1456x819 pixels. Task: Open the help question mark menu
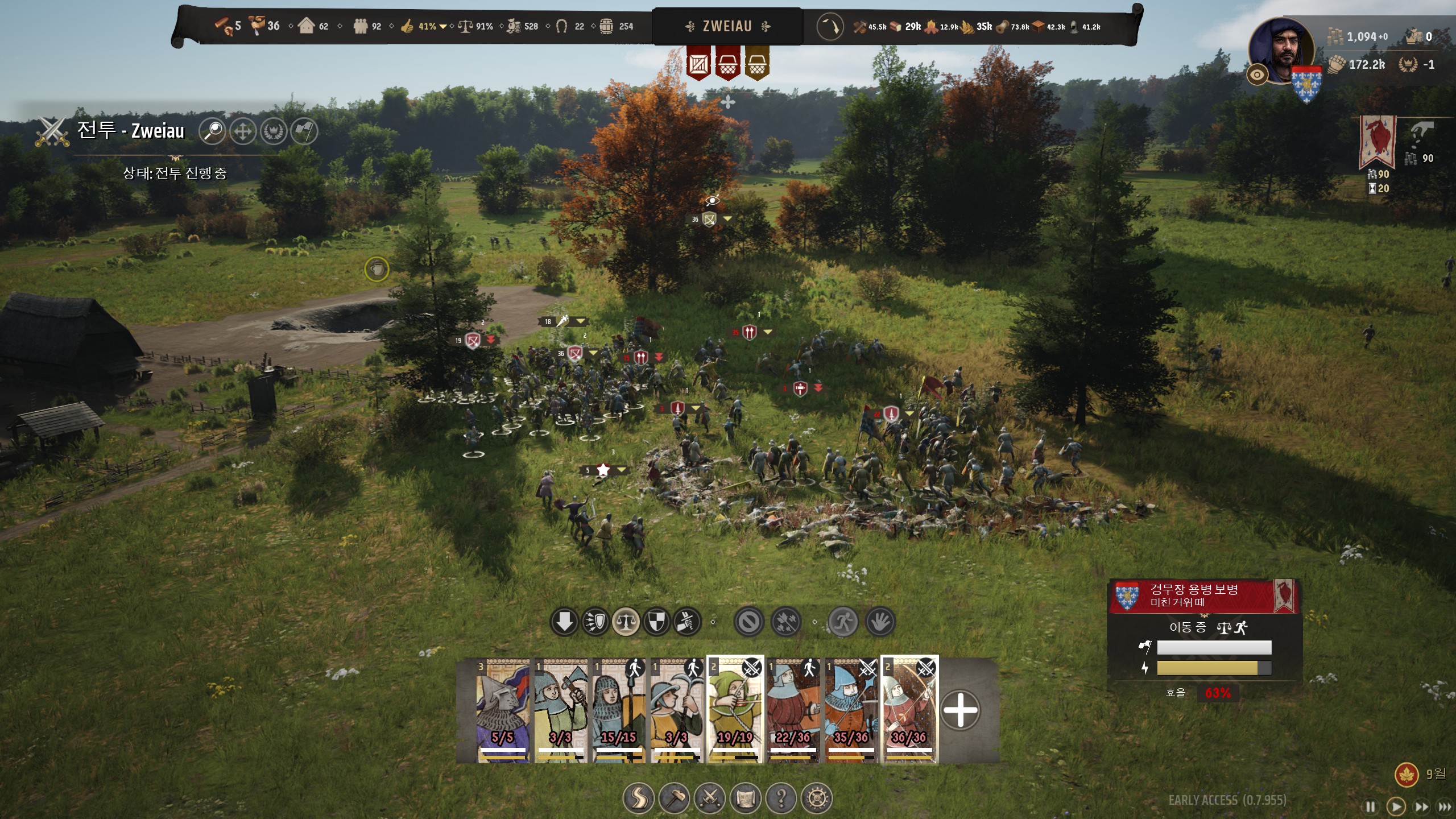coord(781,799)
